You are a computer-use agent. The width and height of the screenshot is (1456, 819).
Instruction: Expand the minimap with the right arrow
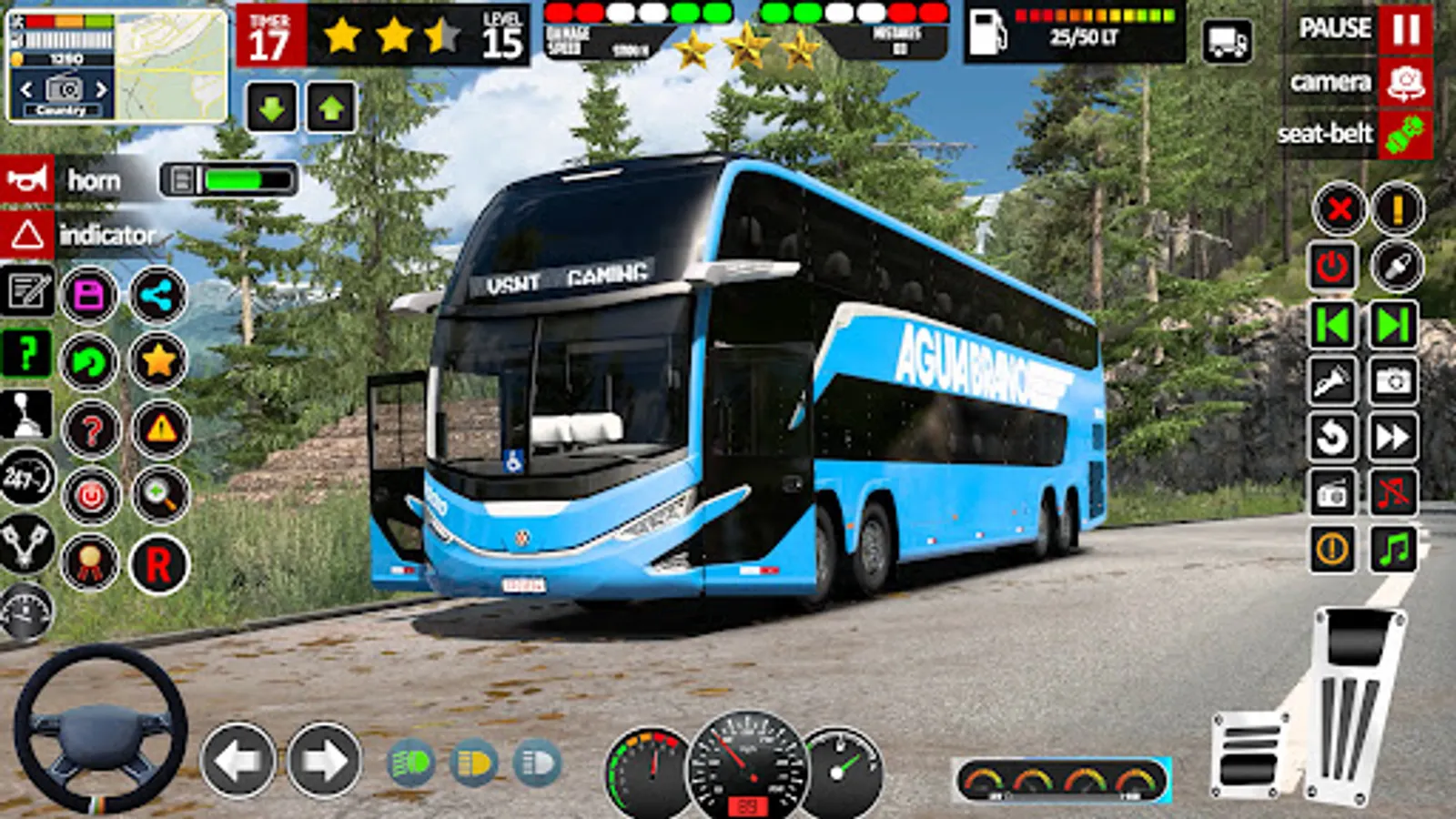(x=103, y=91)
